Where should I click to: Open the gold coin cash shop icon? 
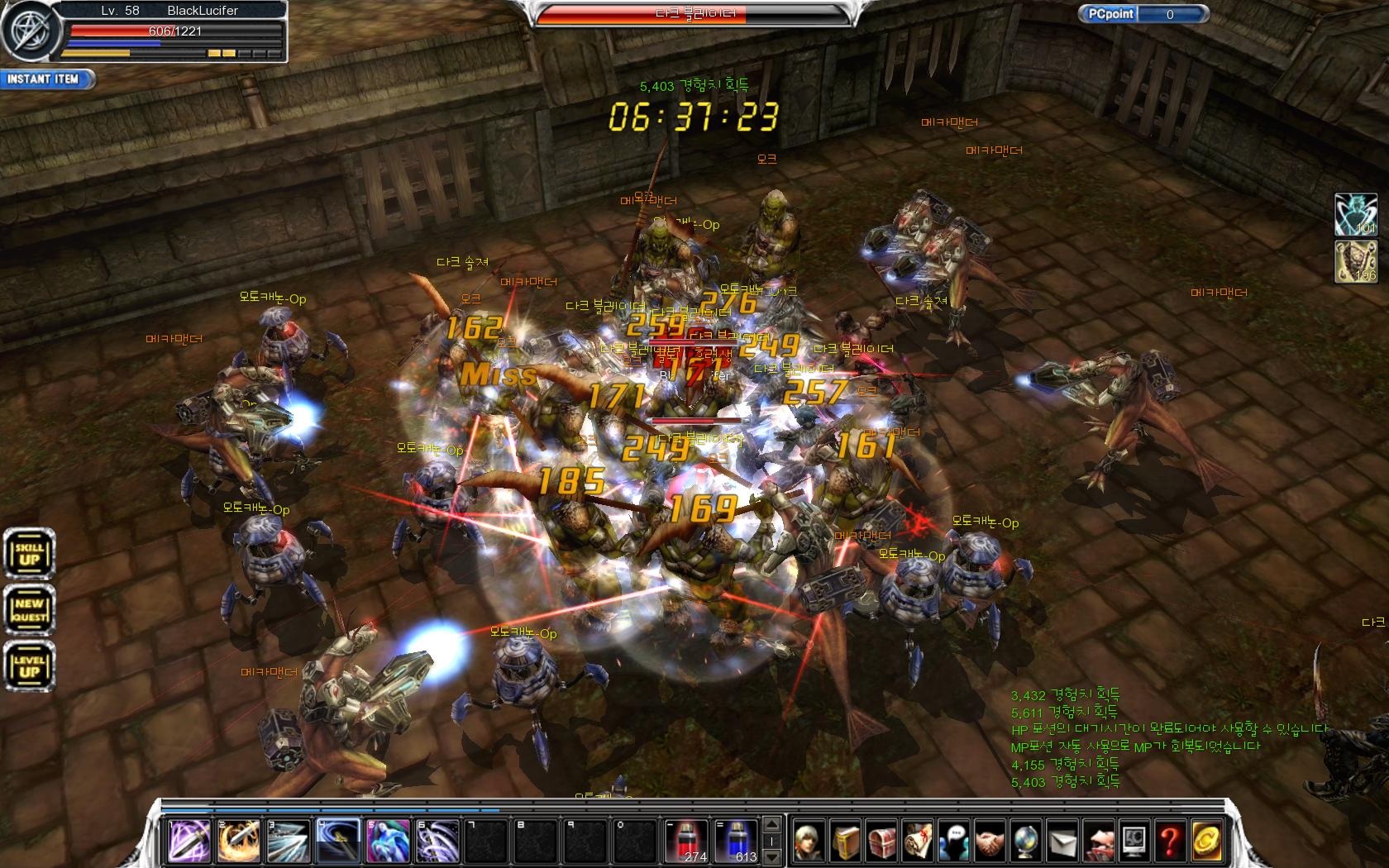(1205, 842)
